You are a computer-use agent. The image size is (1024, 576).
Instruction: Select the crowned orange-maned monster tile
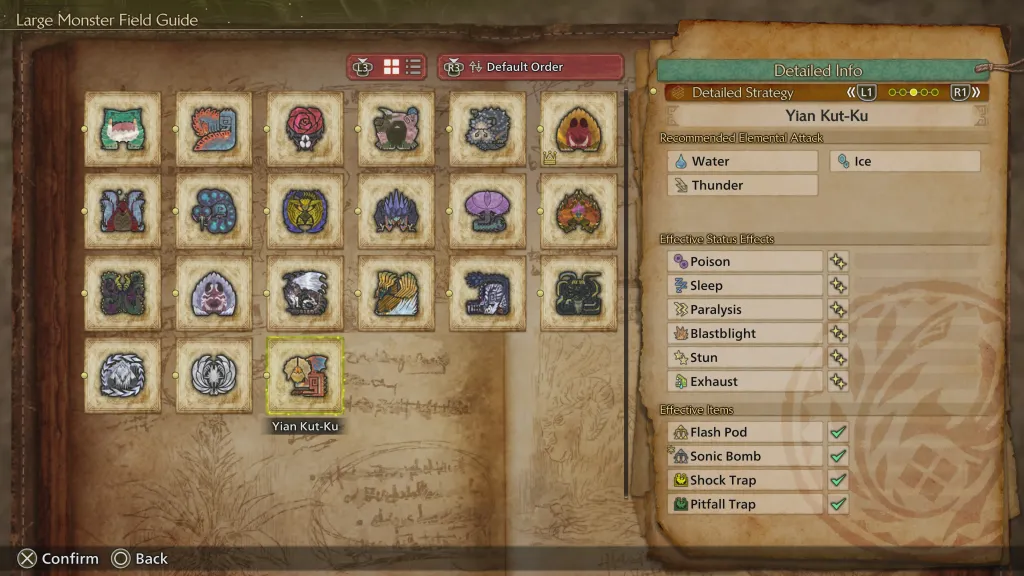pyautogui.click(x=579, y=129)
